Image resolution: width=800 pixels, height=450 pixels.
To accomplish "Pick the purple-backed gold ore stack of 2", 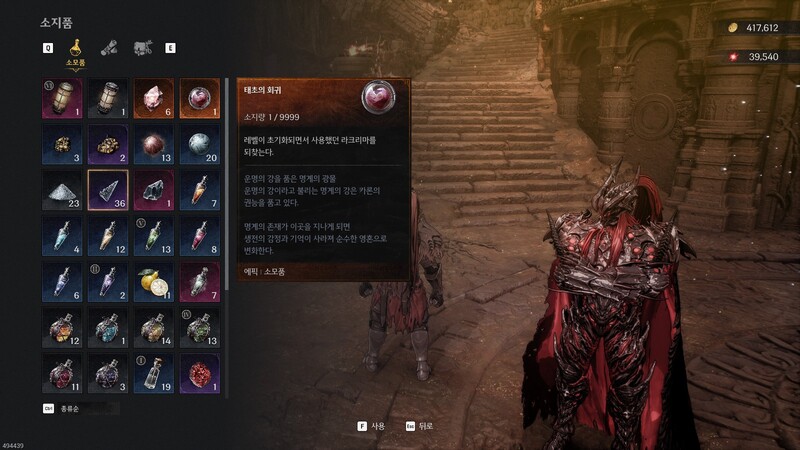I will coord(107,144).
